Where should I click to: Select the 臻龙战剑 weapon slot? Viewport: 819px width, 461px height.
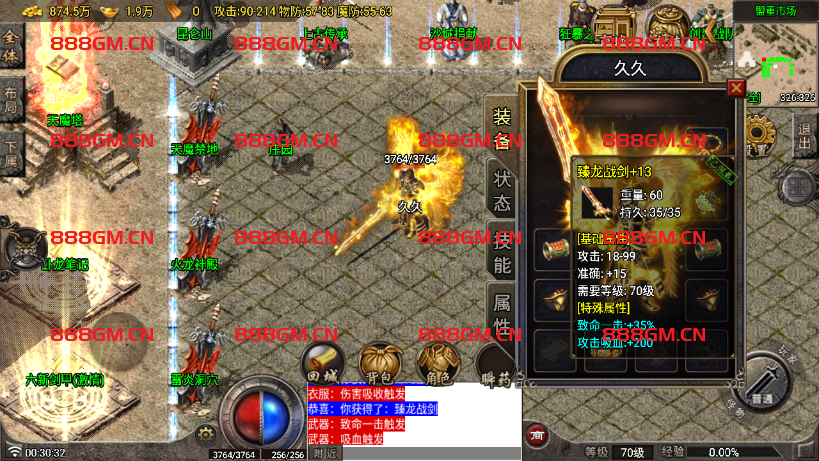596,202
